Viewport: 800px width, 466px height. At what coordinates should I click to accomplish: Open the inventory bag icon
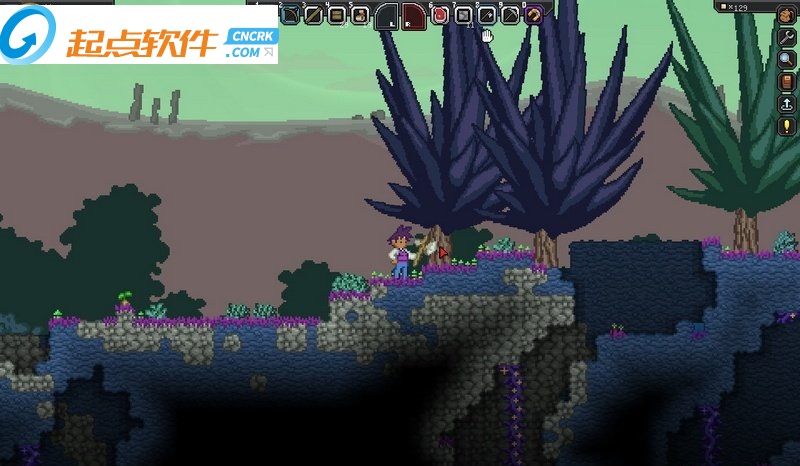[x=786, y=14]
